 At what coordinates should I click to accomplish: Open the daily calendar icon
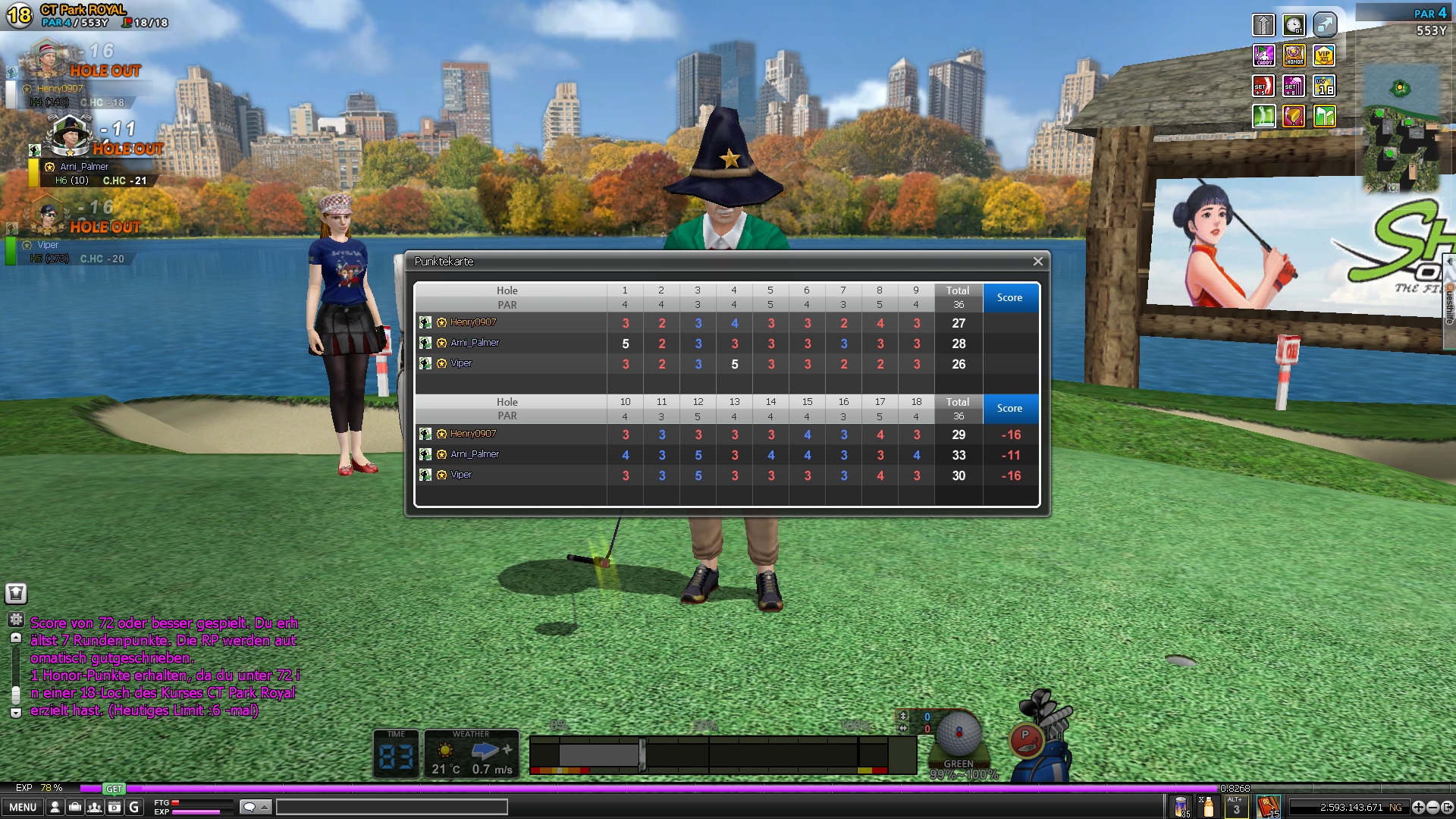pyautogui.click(x=115, y=807)
